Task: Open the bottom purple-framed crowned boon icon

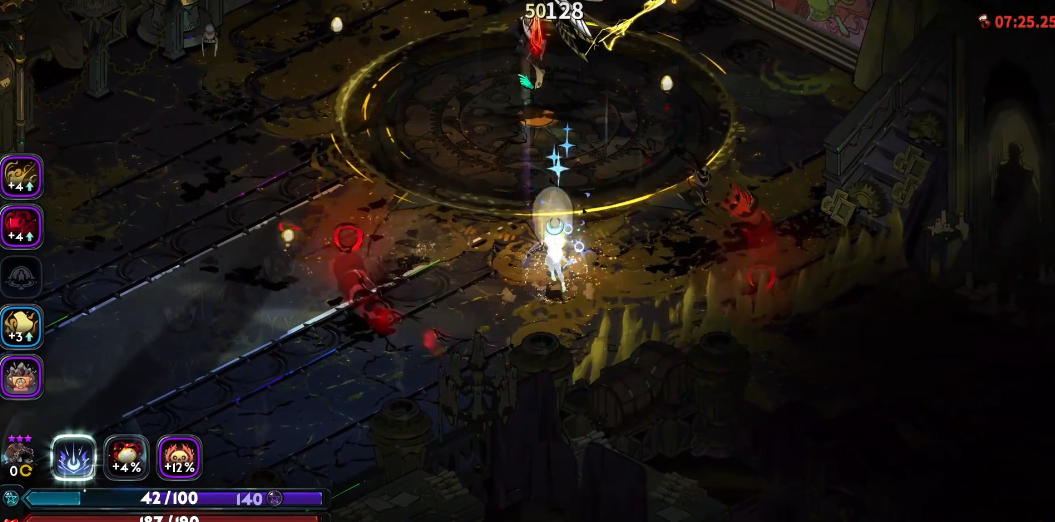Action: [21, 377]
